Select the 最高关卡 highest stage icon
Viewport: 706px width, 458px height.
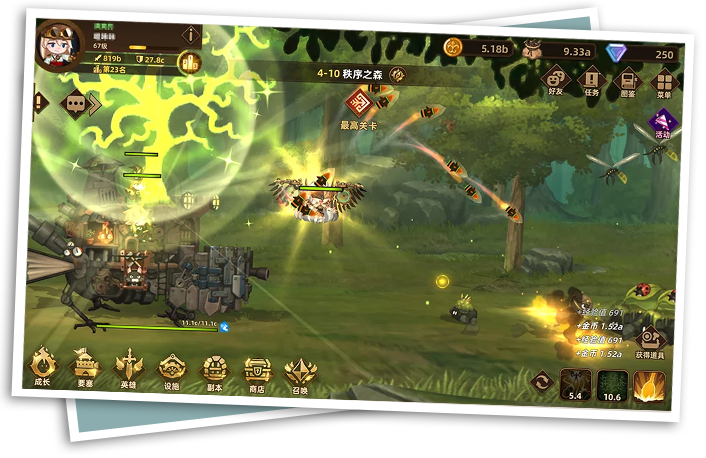coord(360,102)
